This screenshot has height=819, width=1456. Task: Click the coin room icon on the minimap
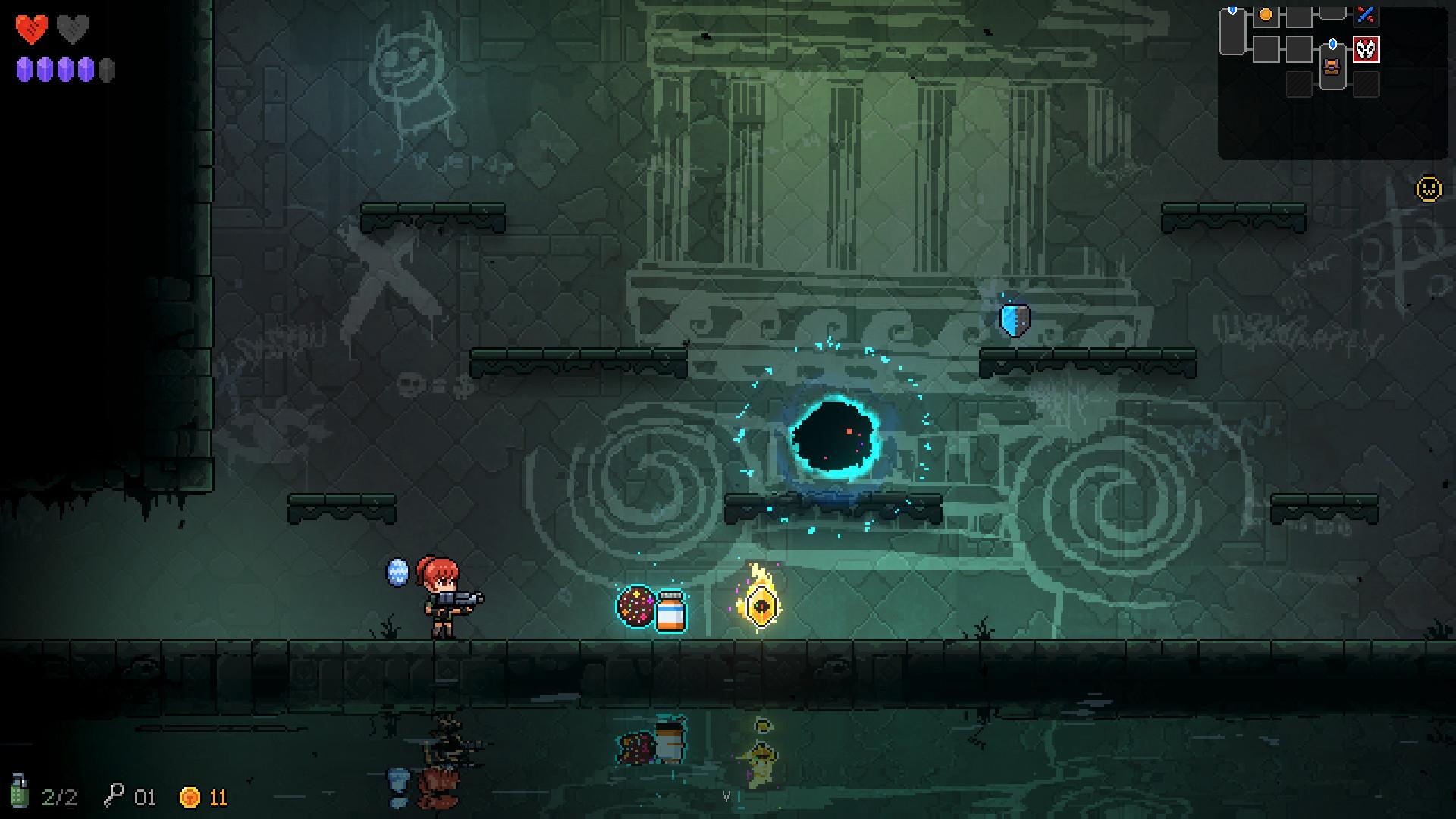1265,14
